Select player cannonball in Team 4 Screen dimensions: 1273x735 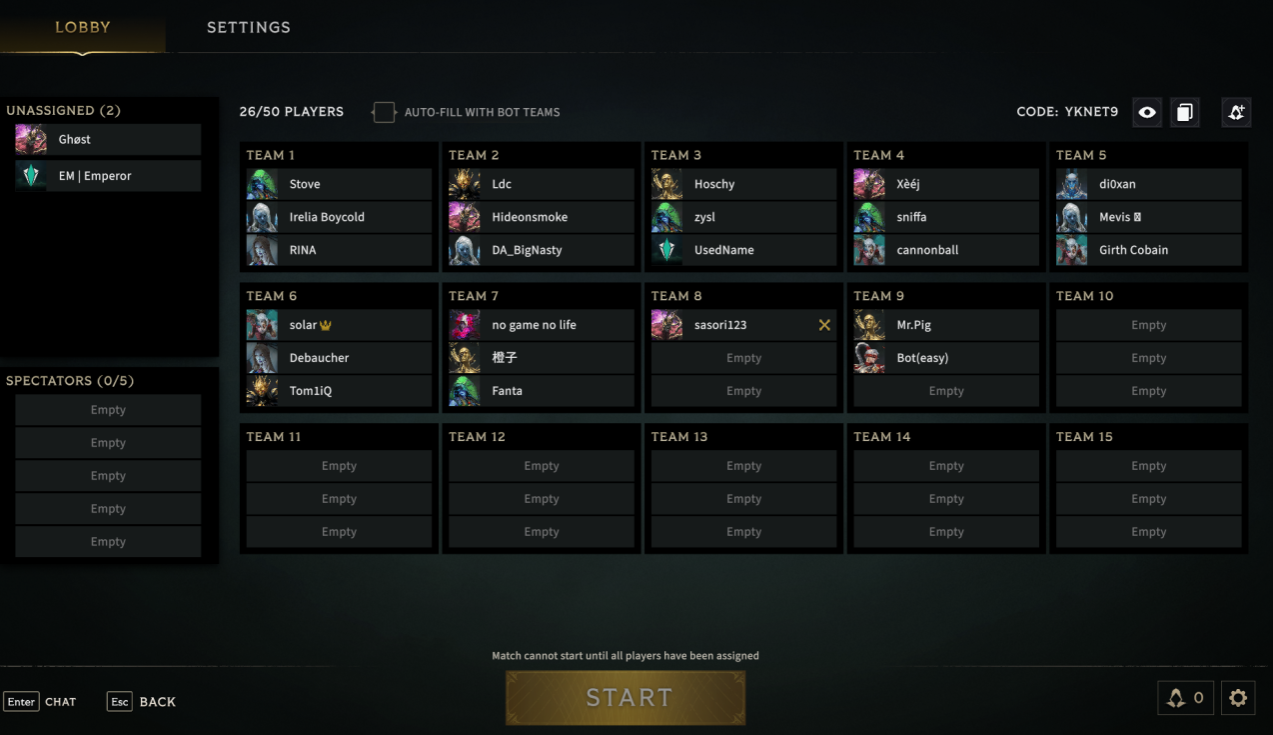945,250
